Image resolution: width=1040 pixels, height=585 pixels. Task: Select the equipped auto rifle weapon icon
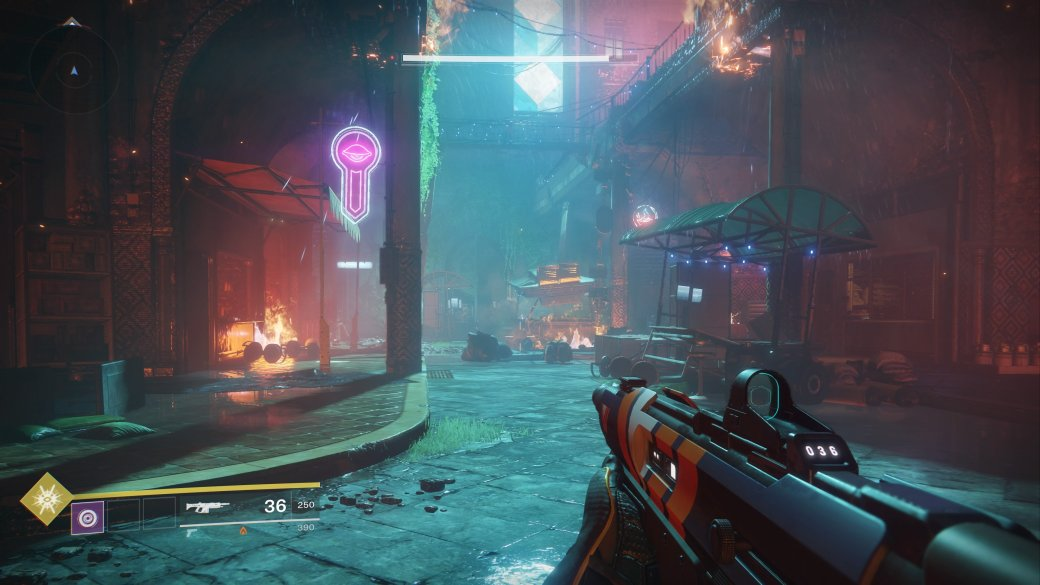(207, 507)
